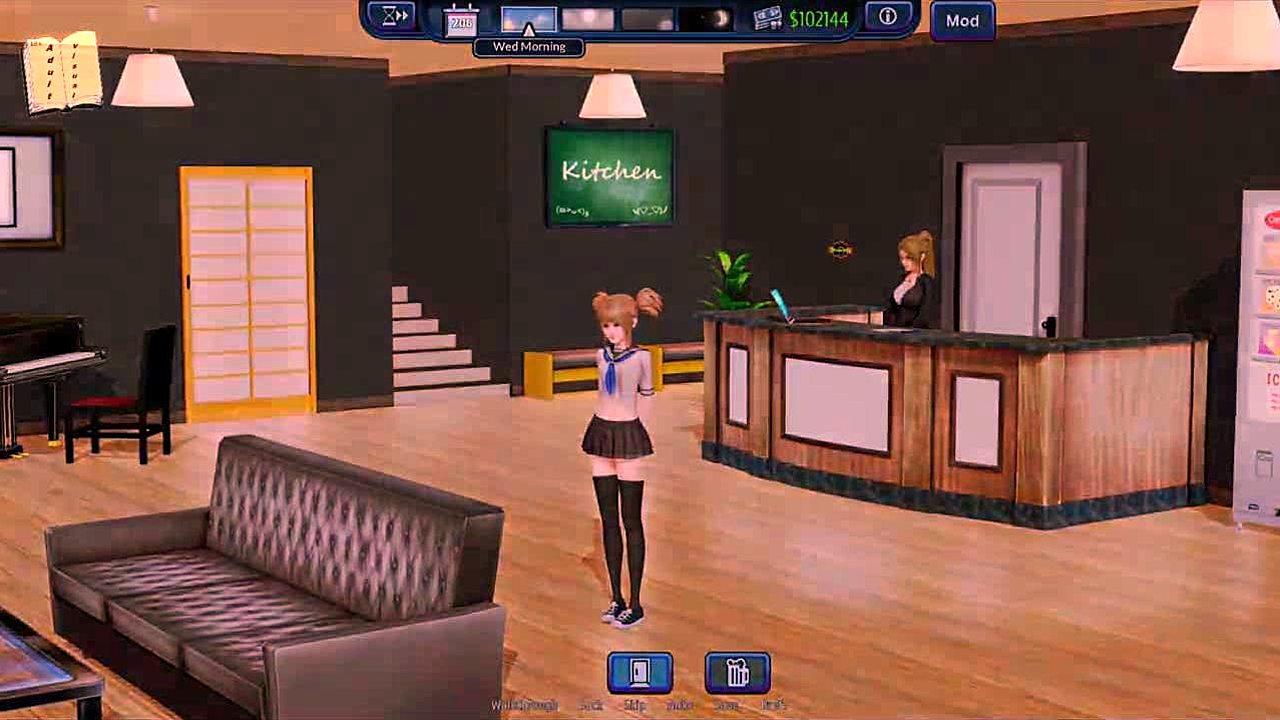The height and width of the screenshot is (720, 1280).
Task: Open the journal book icon
Action: [62, 72]
